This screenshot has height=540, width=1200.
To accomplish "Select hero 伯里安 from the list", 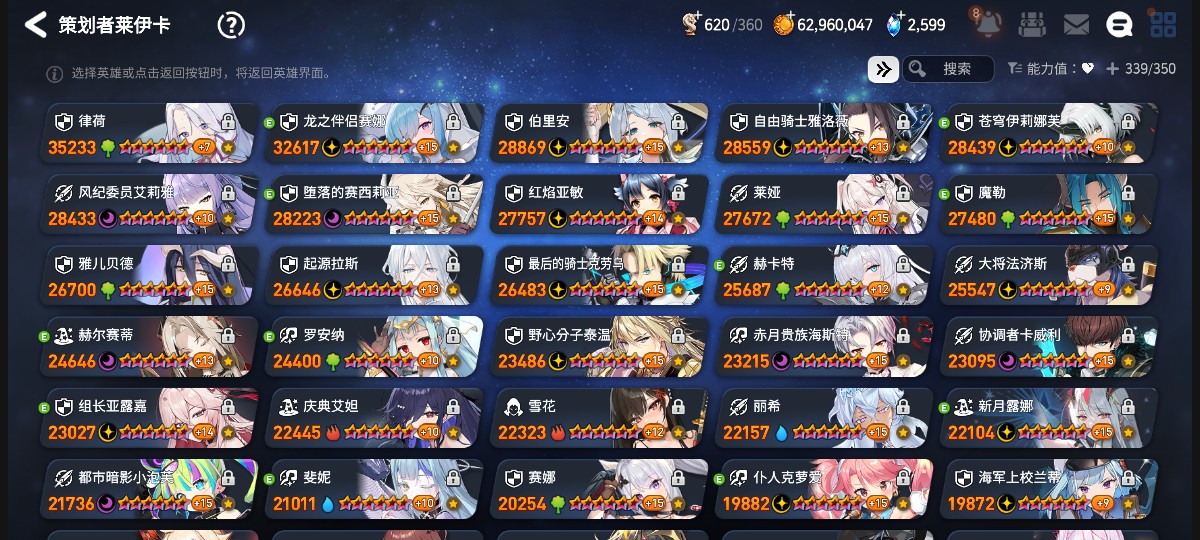I will pos(598,133).
